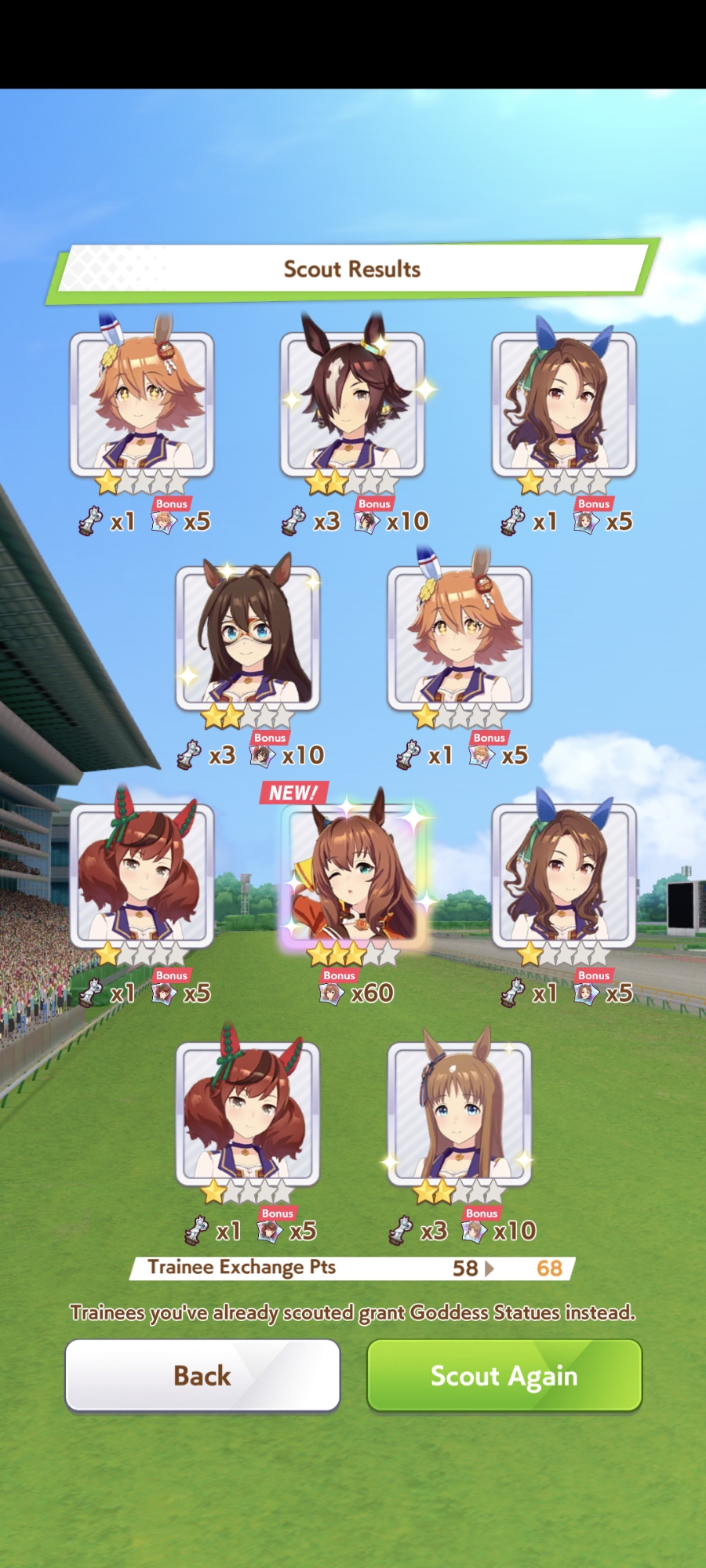Select the NEW three-star trainee card
Screen dimensions: 706x1568
pos(352,877)
